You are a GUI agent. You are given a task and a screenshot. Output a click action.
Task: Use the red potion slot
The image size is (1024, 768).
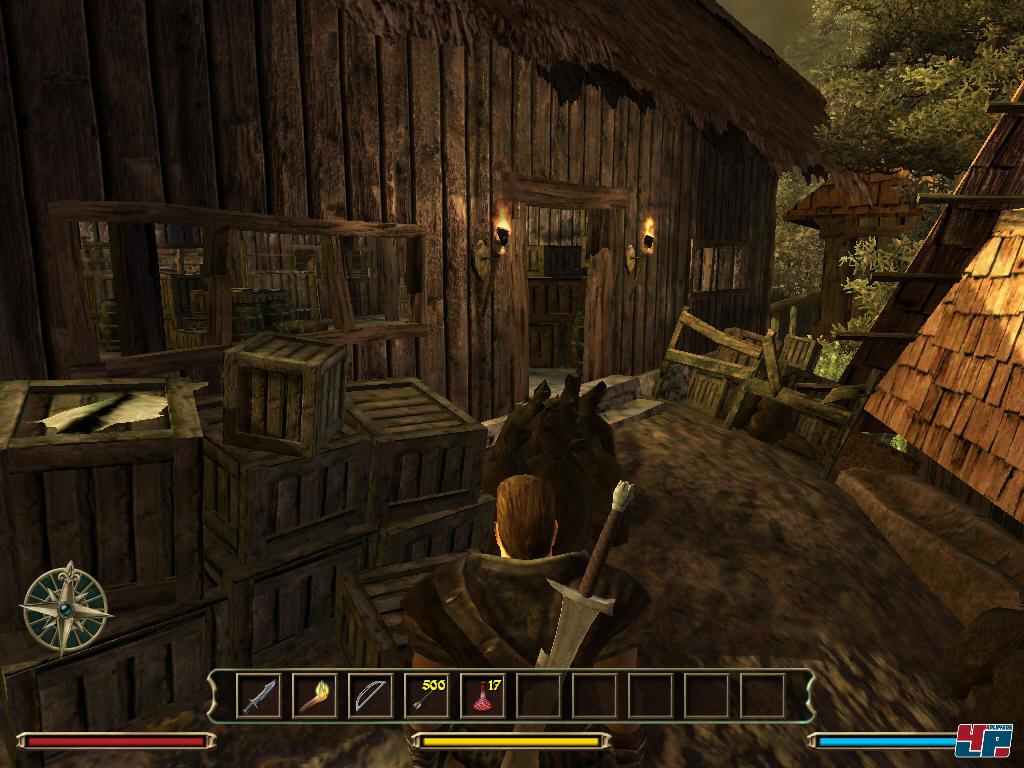point(482,695)
